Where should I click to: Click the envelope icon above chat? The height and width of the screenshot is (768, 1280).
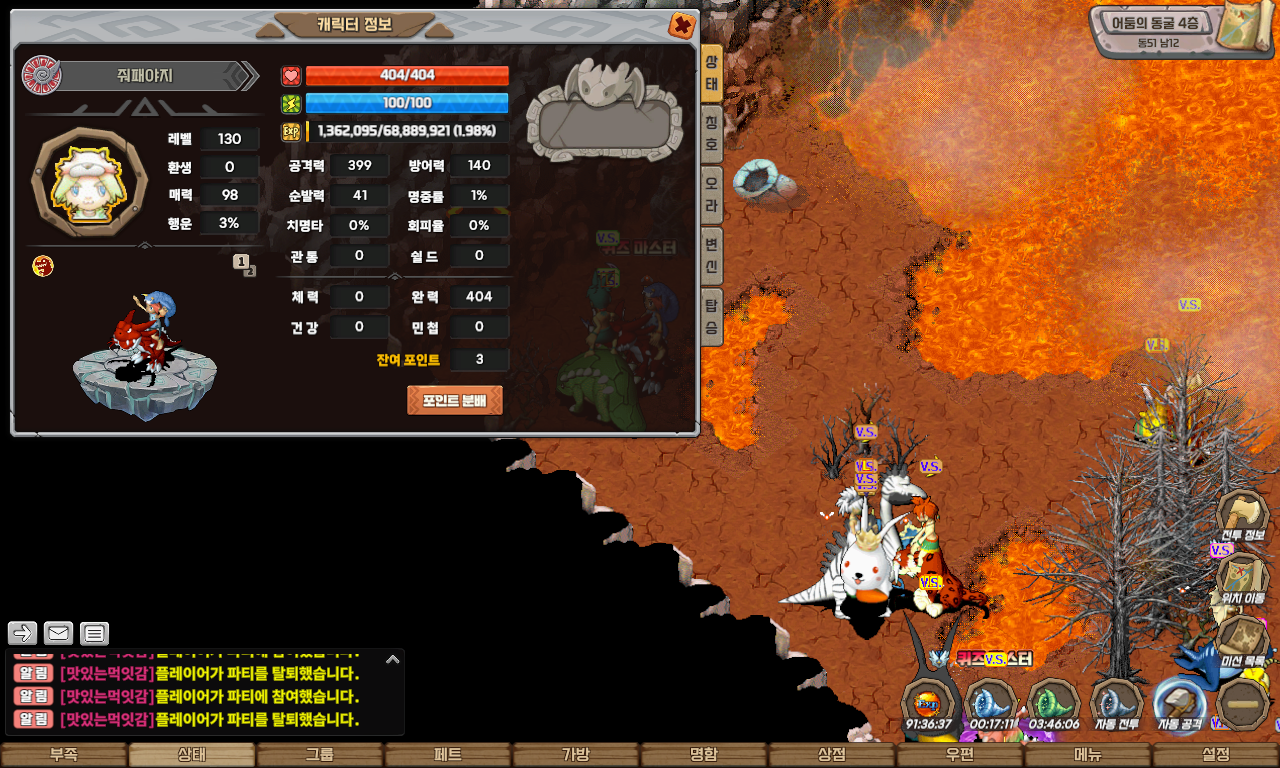click(x=59, y=633)
